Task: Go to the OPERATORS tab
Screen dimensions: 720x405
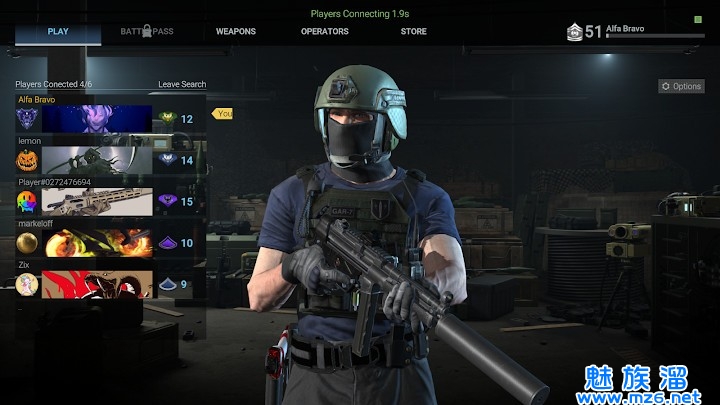Action: (x=325, y=32)
